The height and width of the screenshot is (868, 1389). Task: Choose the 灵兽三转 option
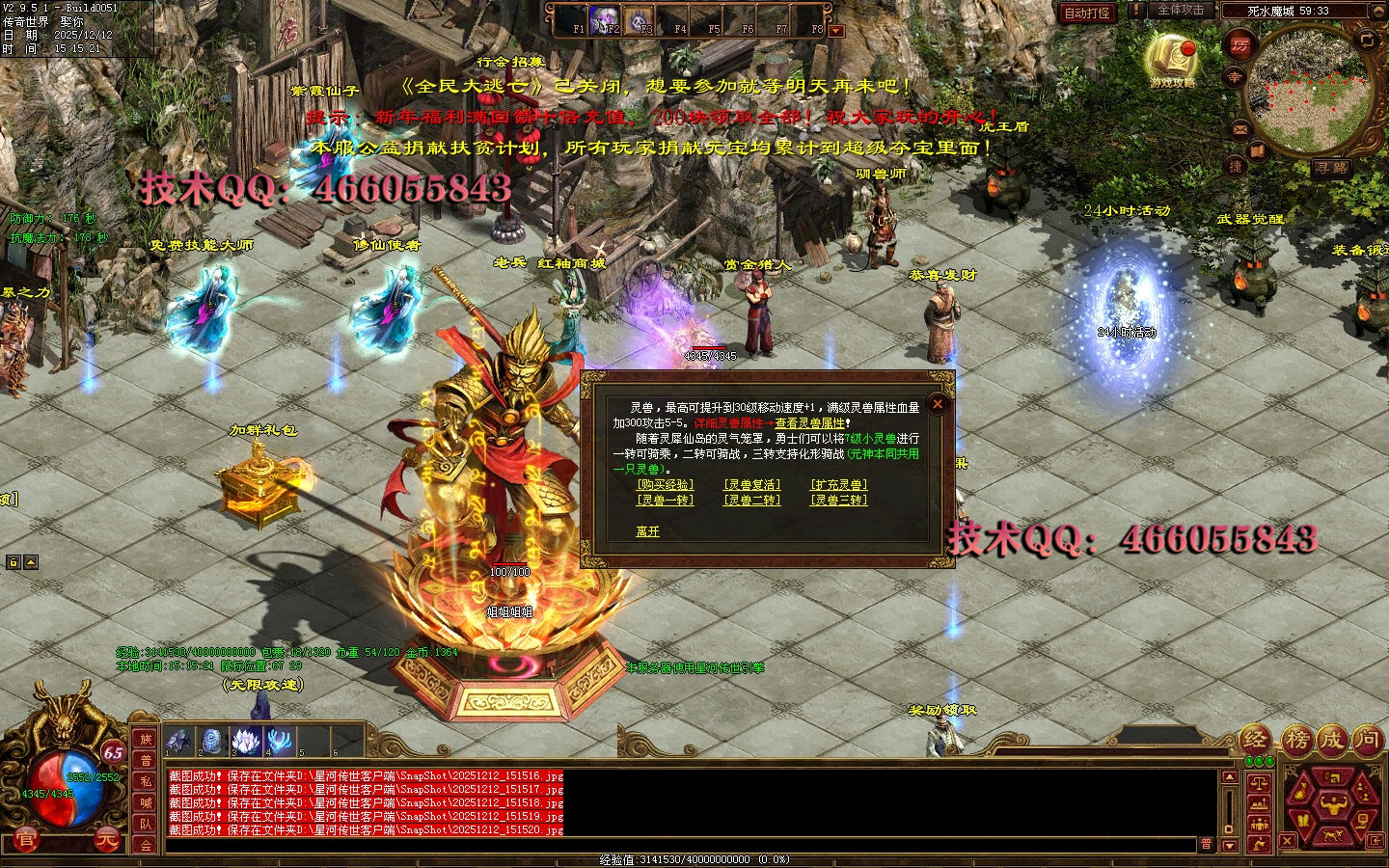pyautogui.click(x=838, y=500)
